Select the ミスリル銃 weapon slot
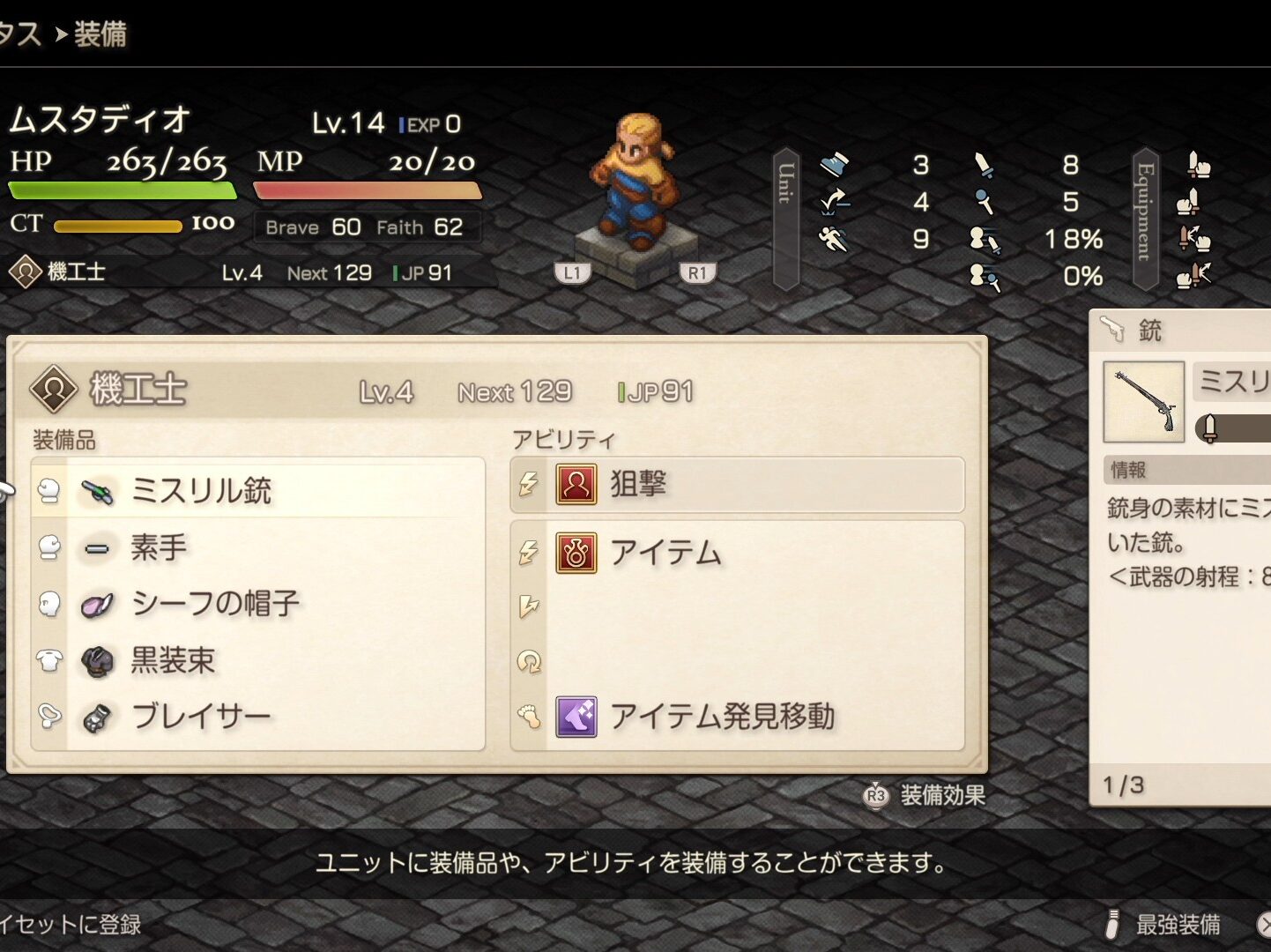Viewport: 1271px width, 952px height. [x=257, y=490]
